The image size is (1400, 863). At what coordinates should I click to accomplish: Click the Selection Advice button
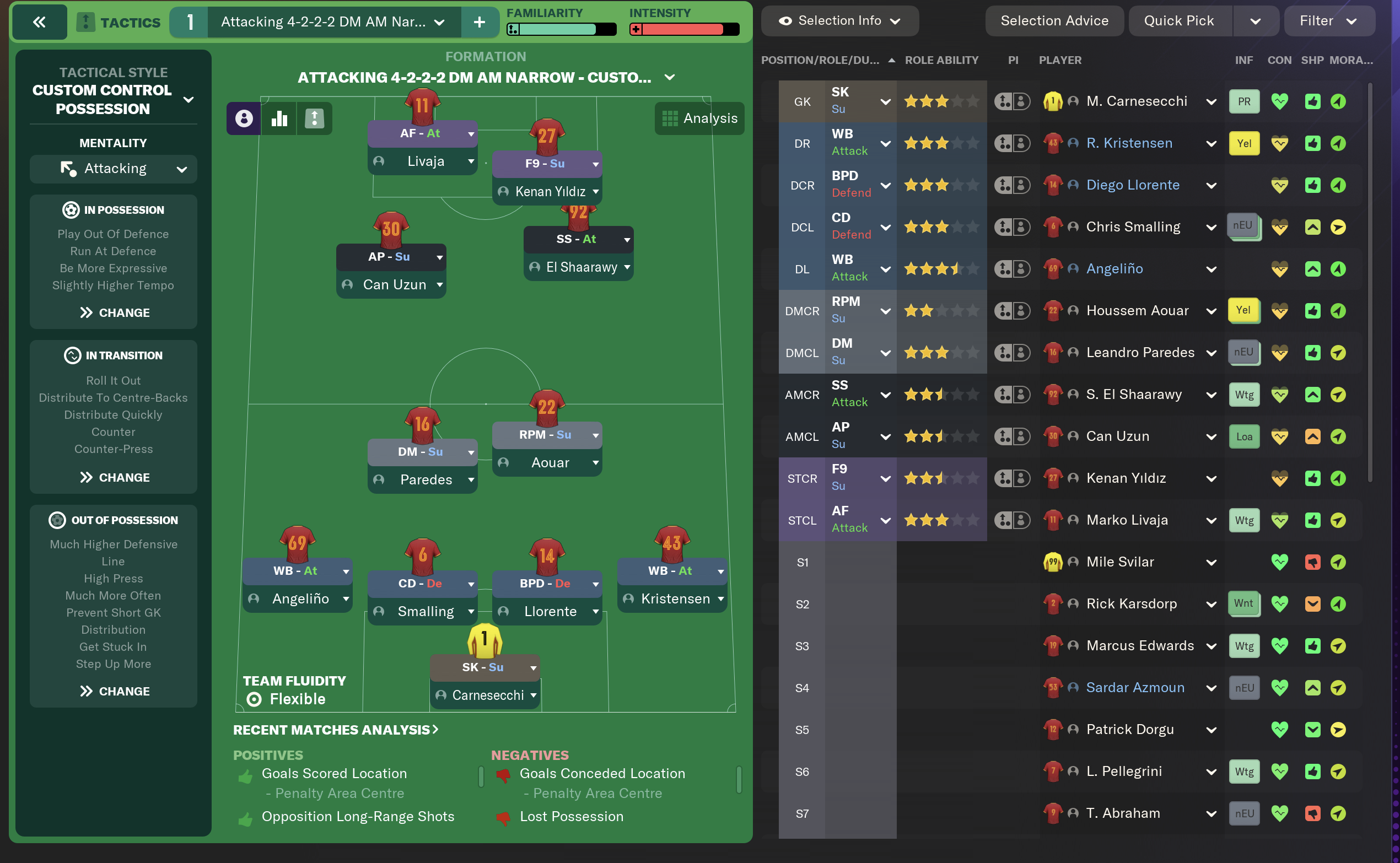pos(1054,20)
